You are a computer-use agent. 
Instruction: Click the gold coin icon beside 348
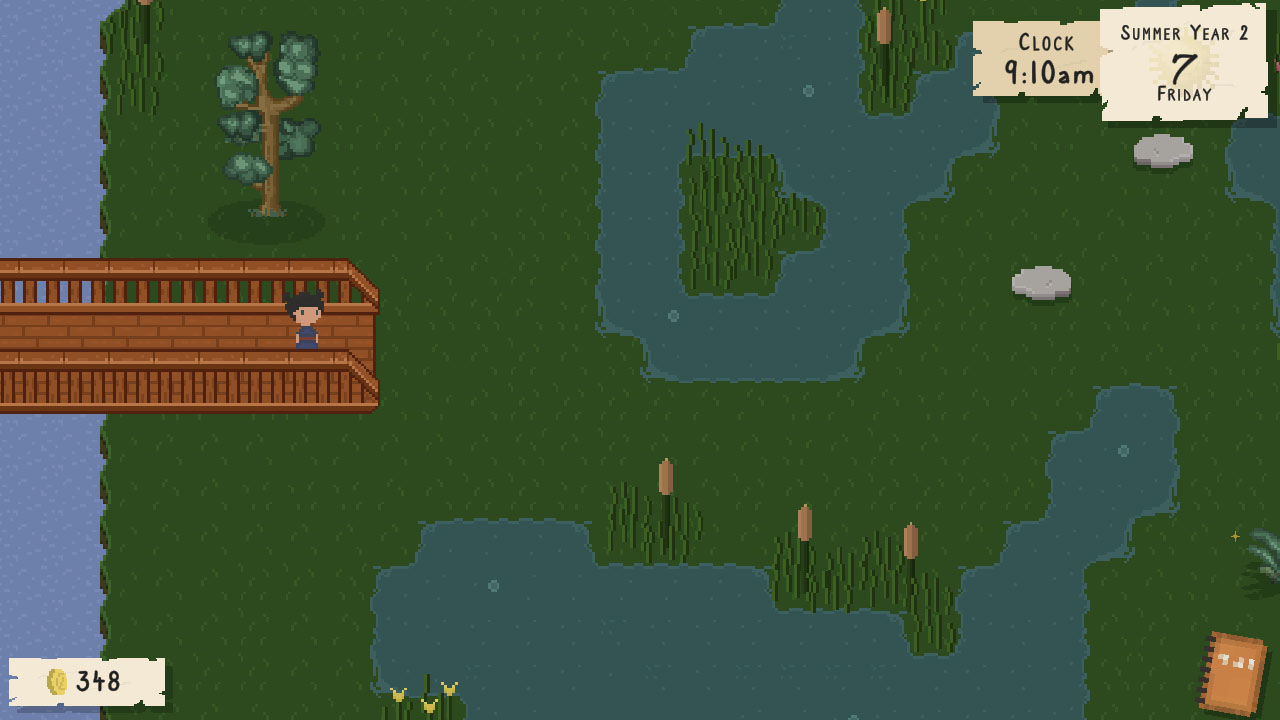tap(58, 682)
